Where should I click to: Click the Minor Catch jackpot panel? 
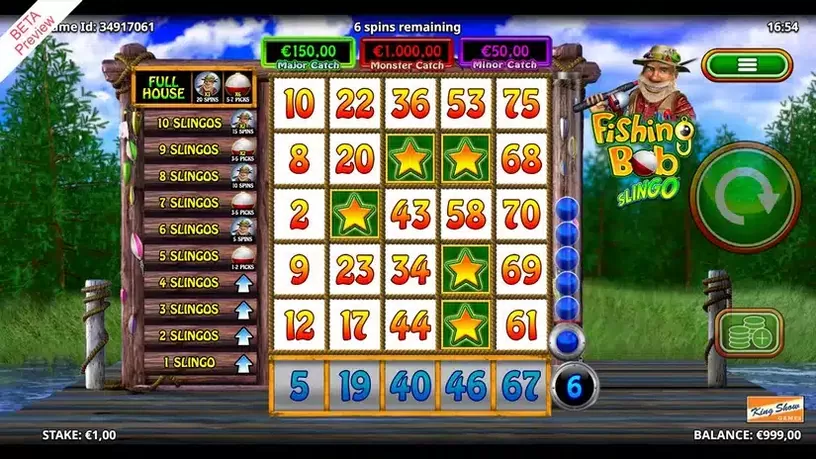506,53
